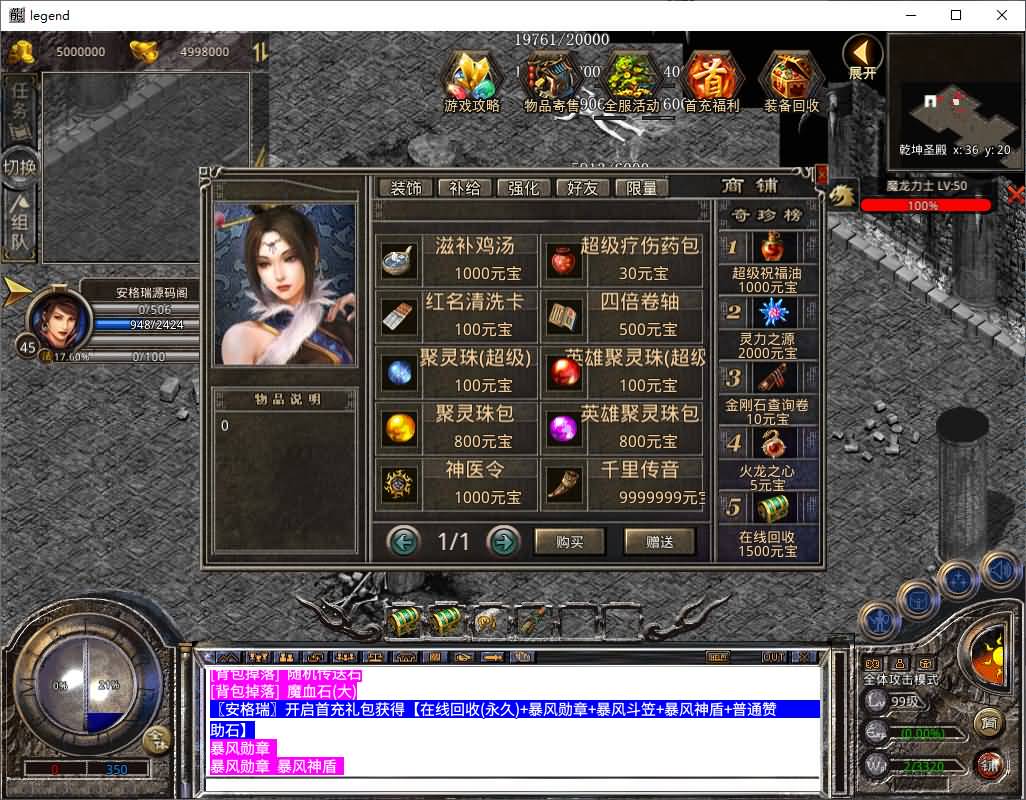Show the 限量 shop category

tap(641, 188)
